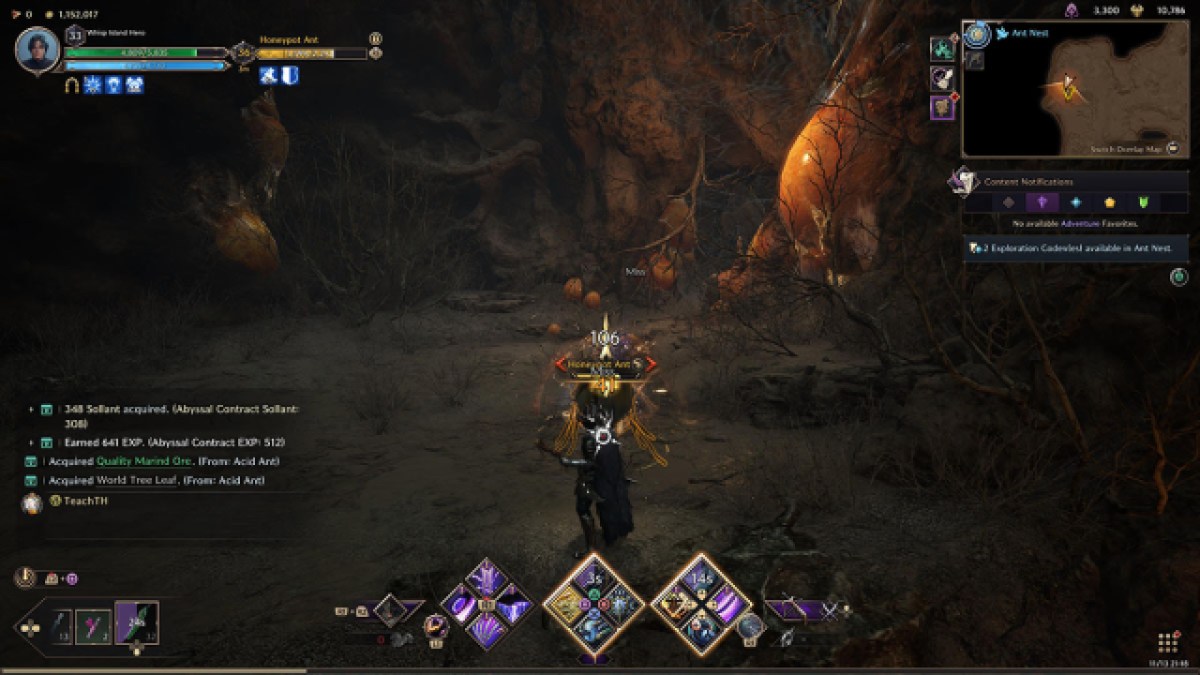Open the Content Notifications panel icon
This screenshot has width=1200, height=675.
tap(964, 181)
